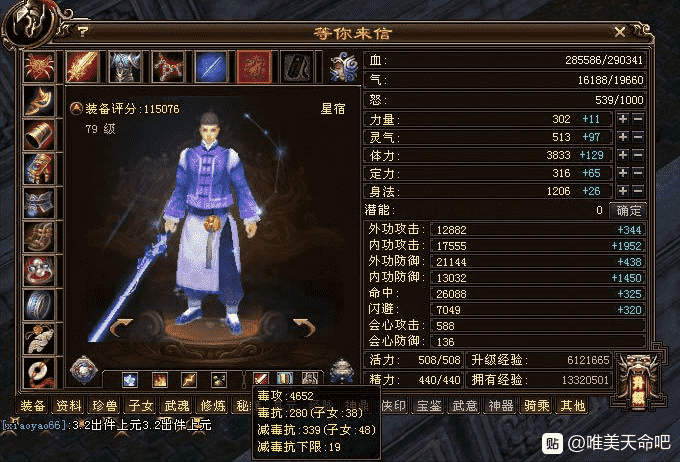Switch to the 装备 tab
Image resolution: width=680 pixels, height=462 pixels.
coord(33,405)
